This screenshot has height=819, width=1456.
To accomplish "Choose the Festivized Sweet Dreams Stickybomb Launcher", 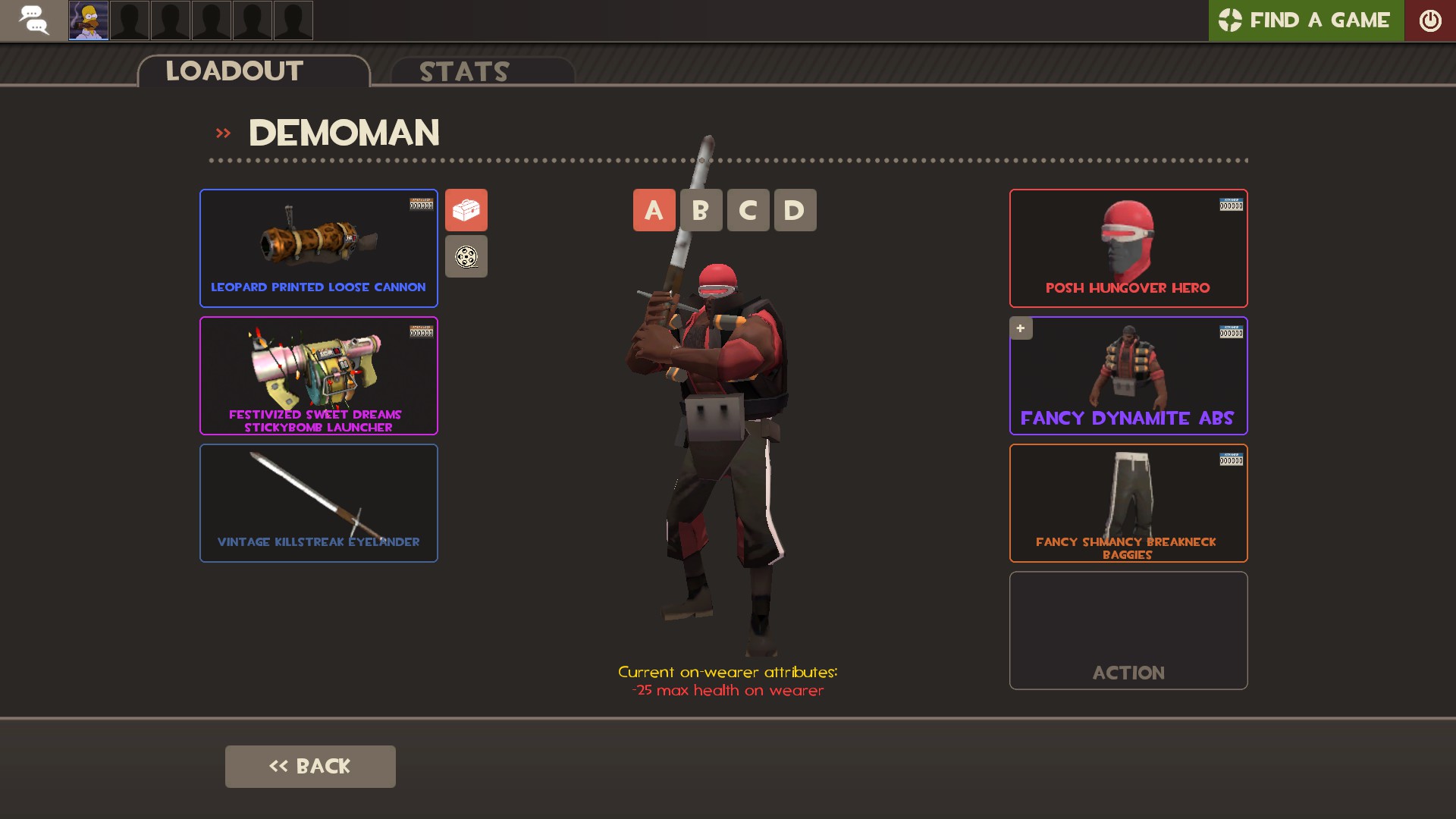I will coord(318,375).
